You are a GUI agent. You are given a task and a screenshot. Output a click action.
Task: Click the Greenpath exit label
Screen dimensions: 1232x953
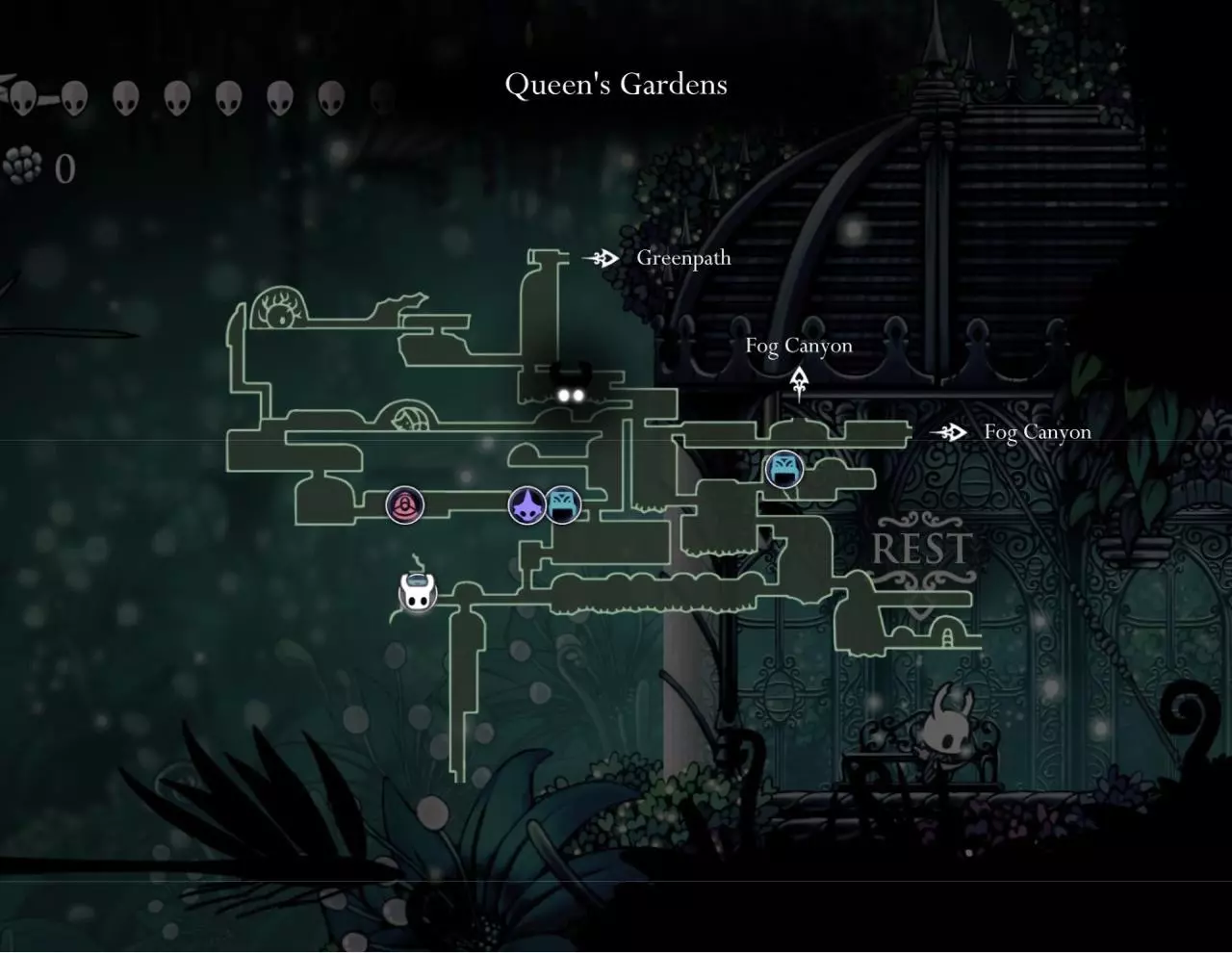pyautogui.click(x=683, y=258)
